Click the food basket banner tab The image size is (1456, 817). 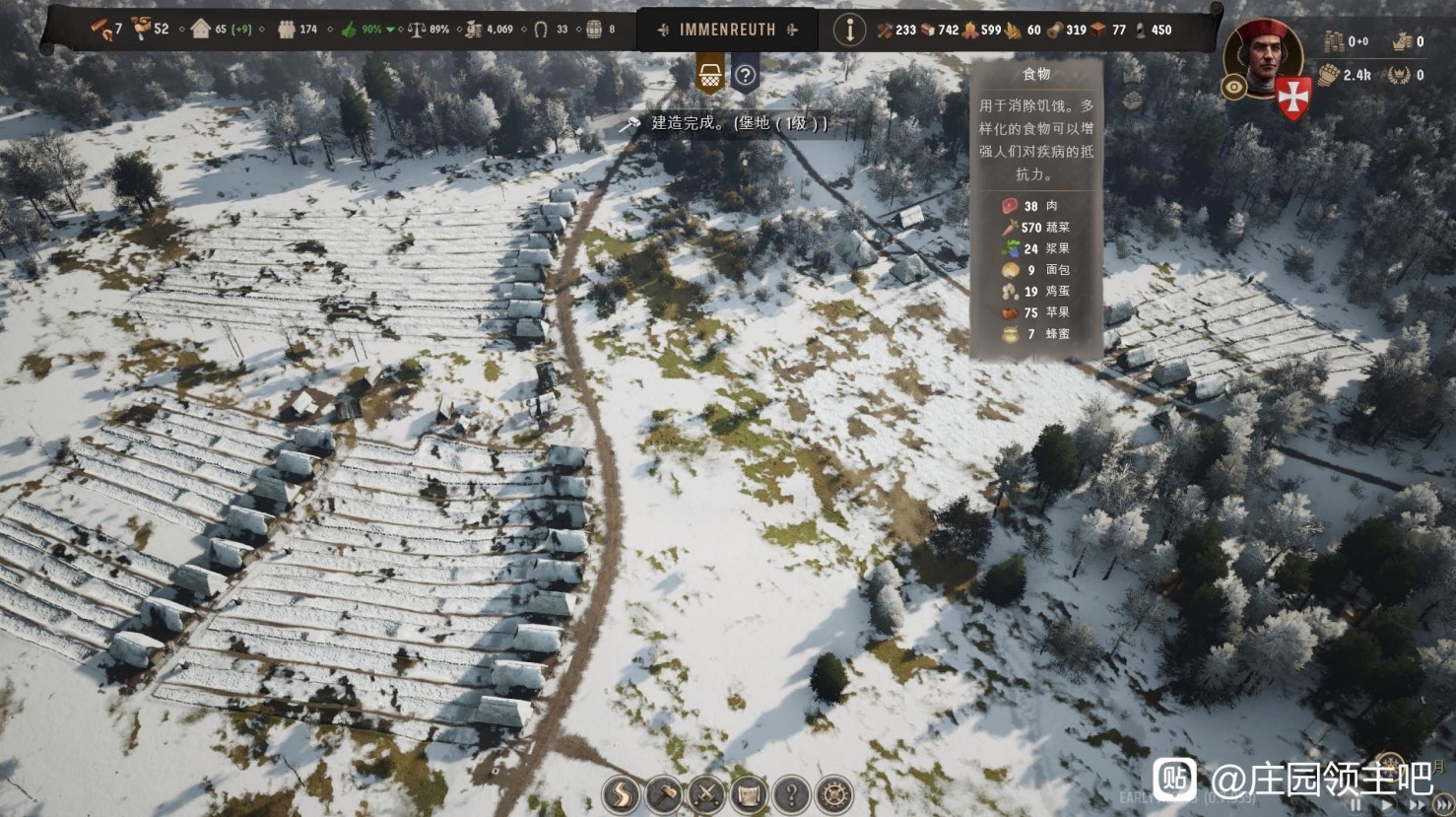(x=710, y=74)
